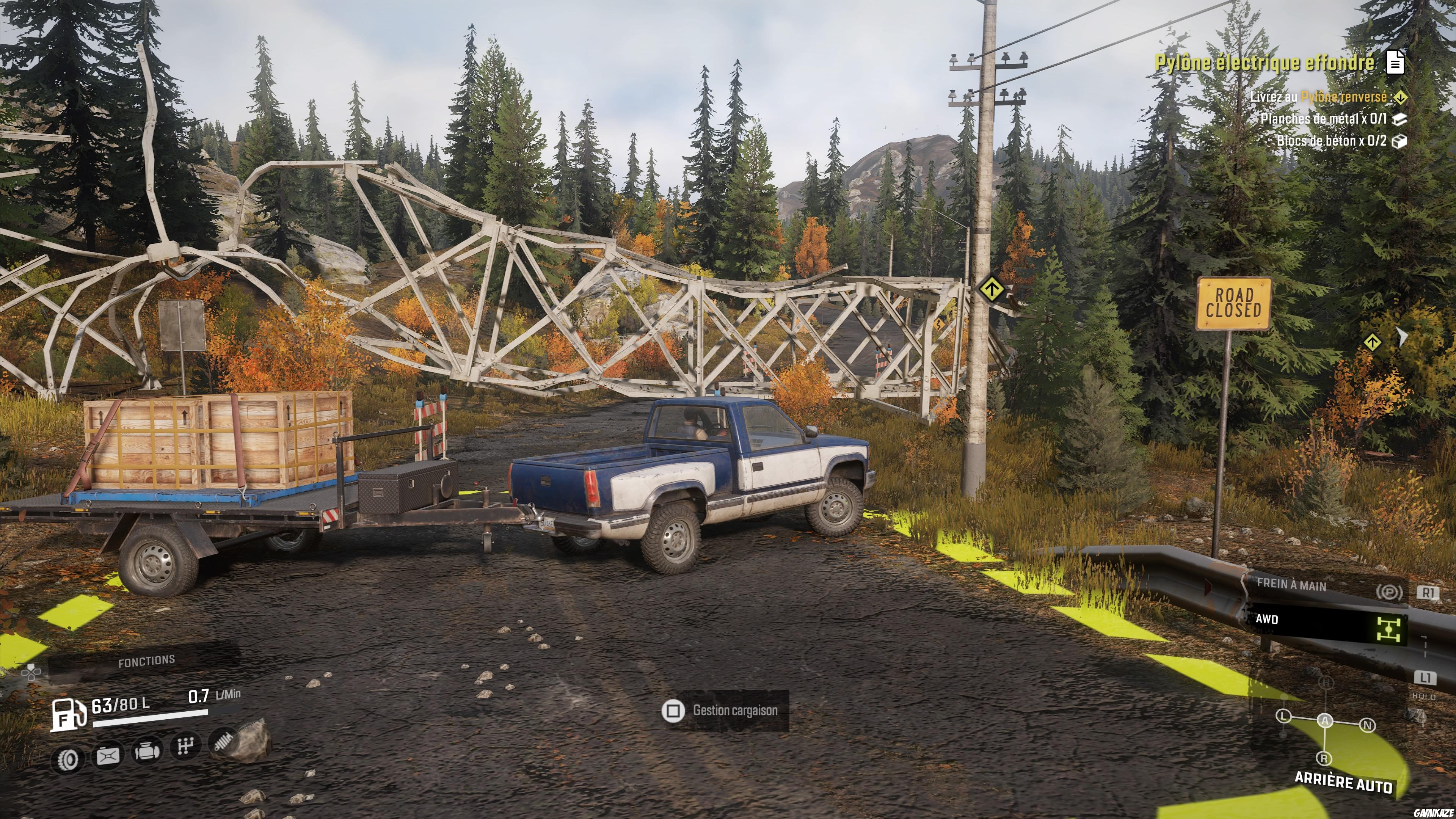Shift to High gear H

(1326, 683)
